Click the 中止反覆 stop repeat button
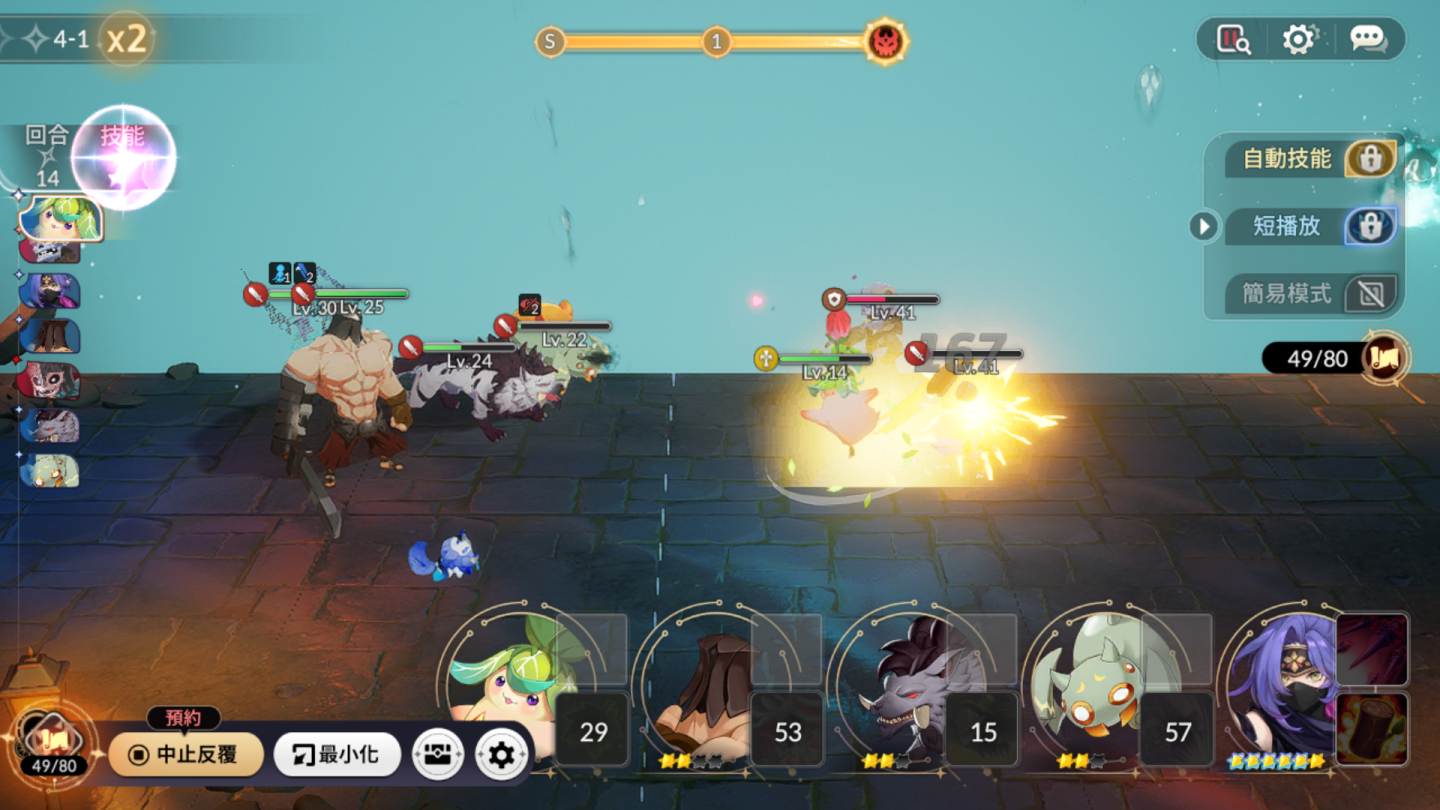The height and width of the screenshot is (810, 1440). [x=186, y=754]
